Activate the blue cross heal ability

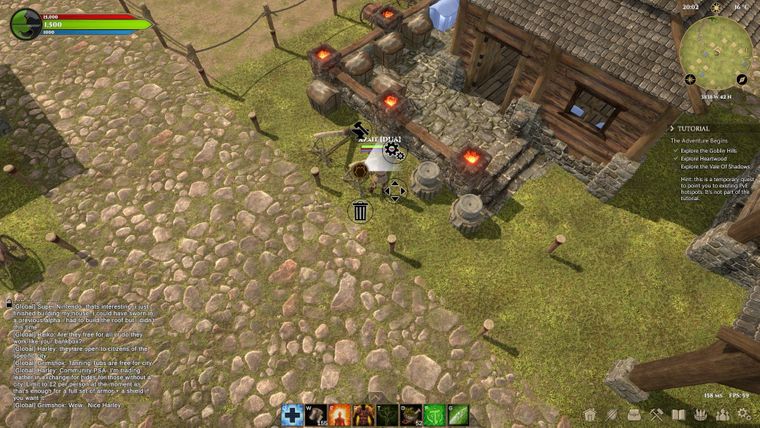point(292,415)
